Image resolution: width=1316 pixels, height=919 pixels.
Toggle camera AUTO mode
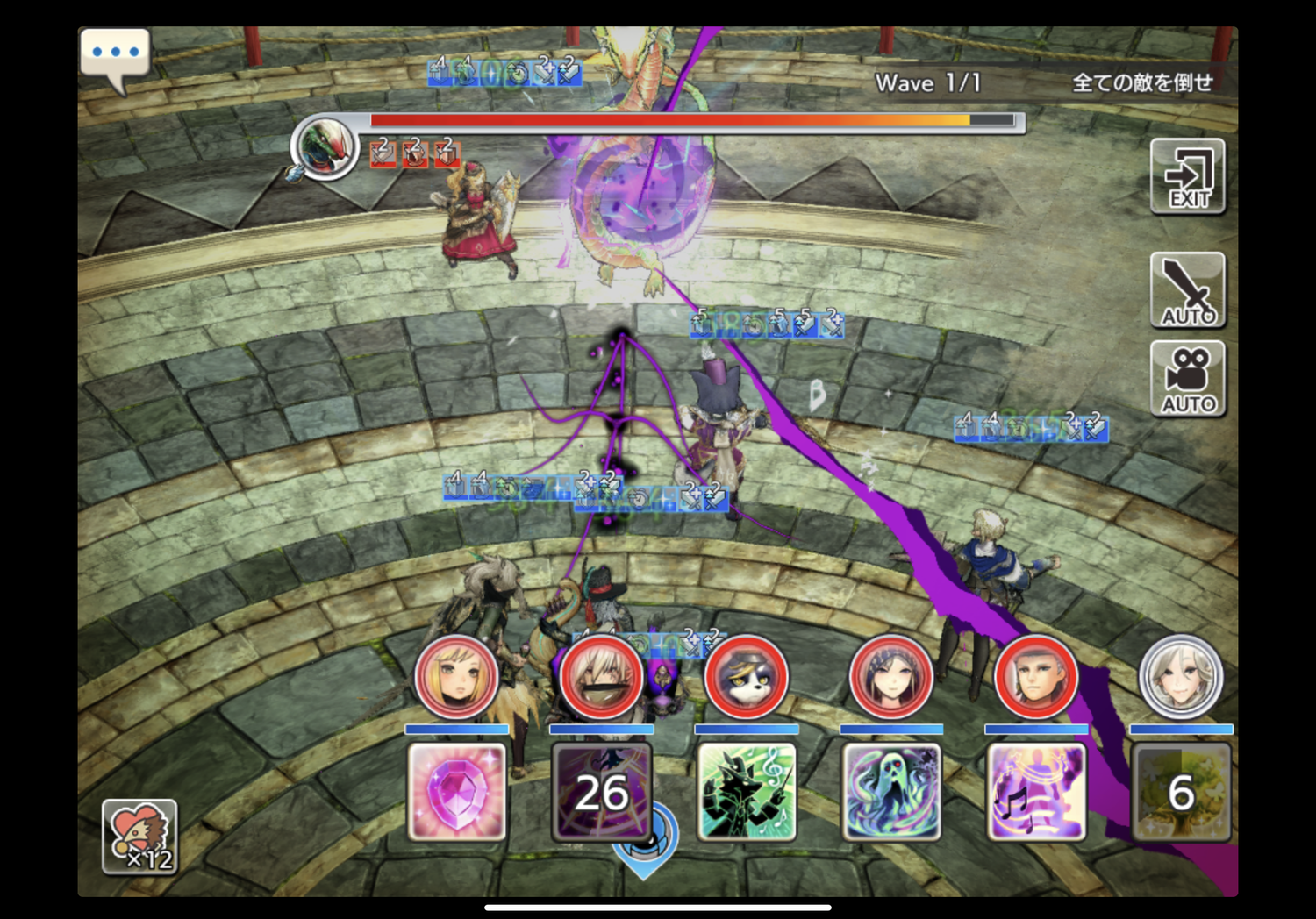point(1188,379)
